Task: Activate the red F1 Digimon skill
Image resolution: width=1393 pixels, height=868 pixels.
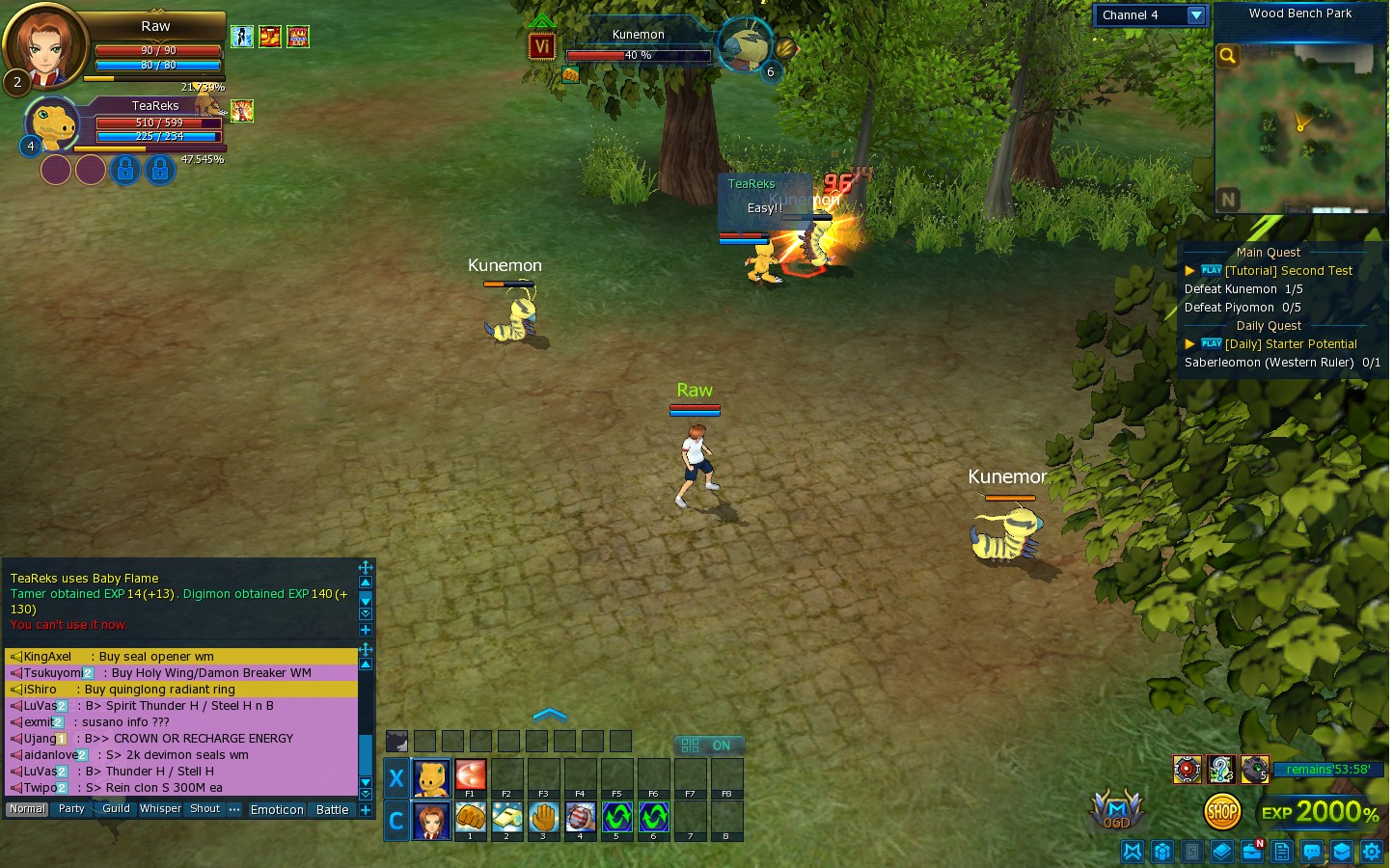Action: (x=470, y=776)
